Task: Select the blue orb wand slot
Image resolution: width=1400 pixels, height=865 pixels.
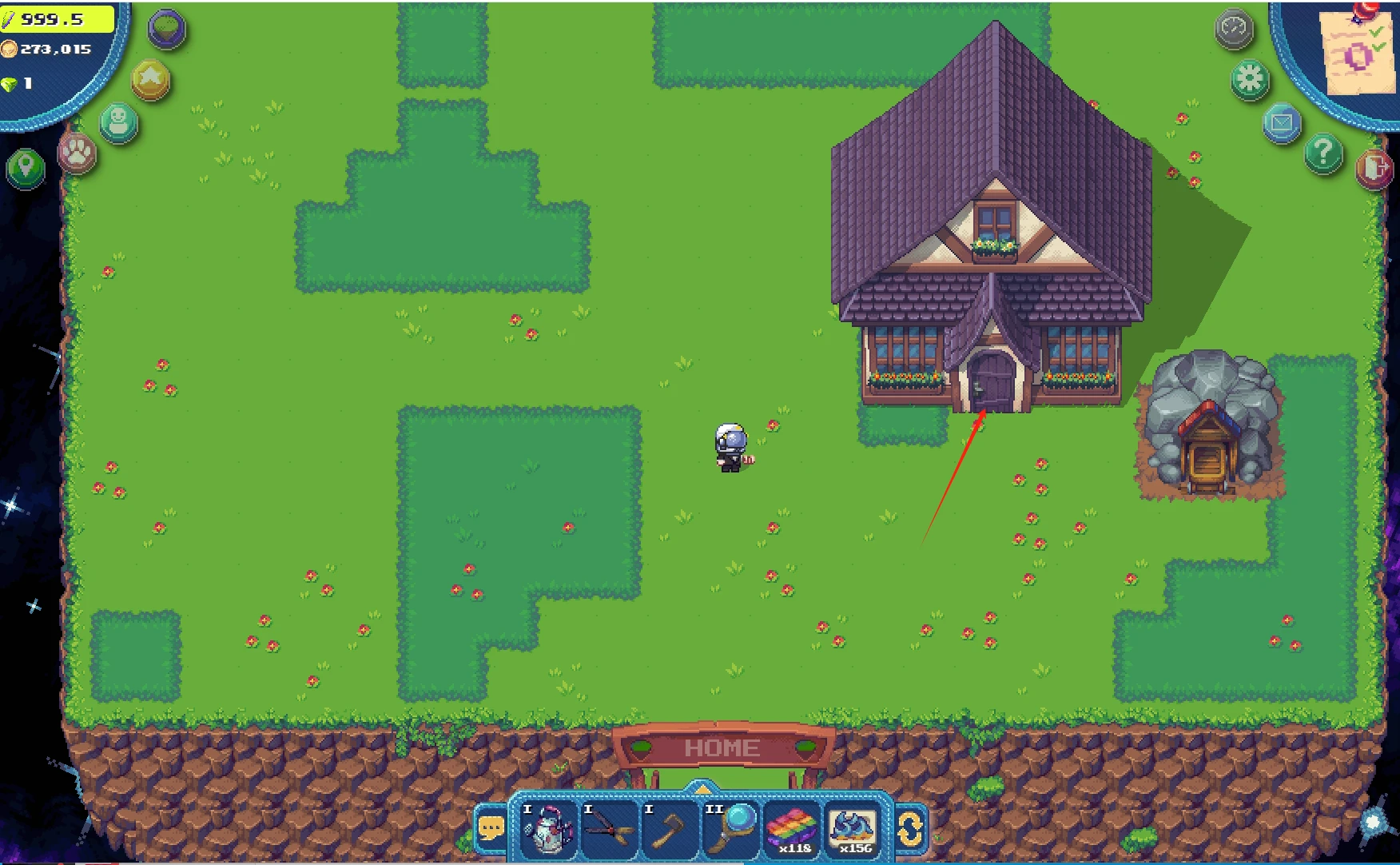Action: tap(730, 829)
